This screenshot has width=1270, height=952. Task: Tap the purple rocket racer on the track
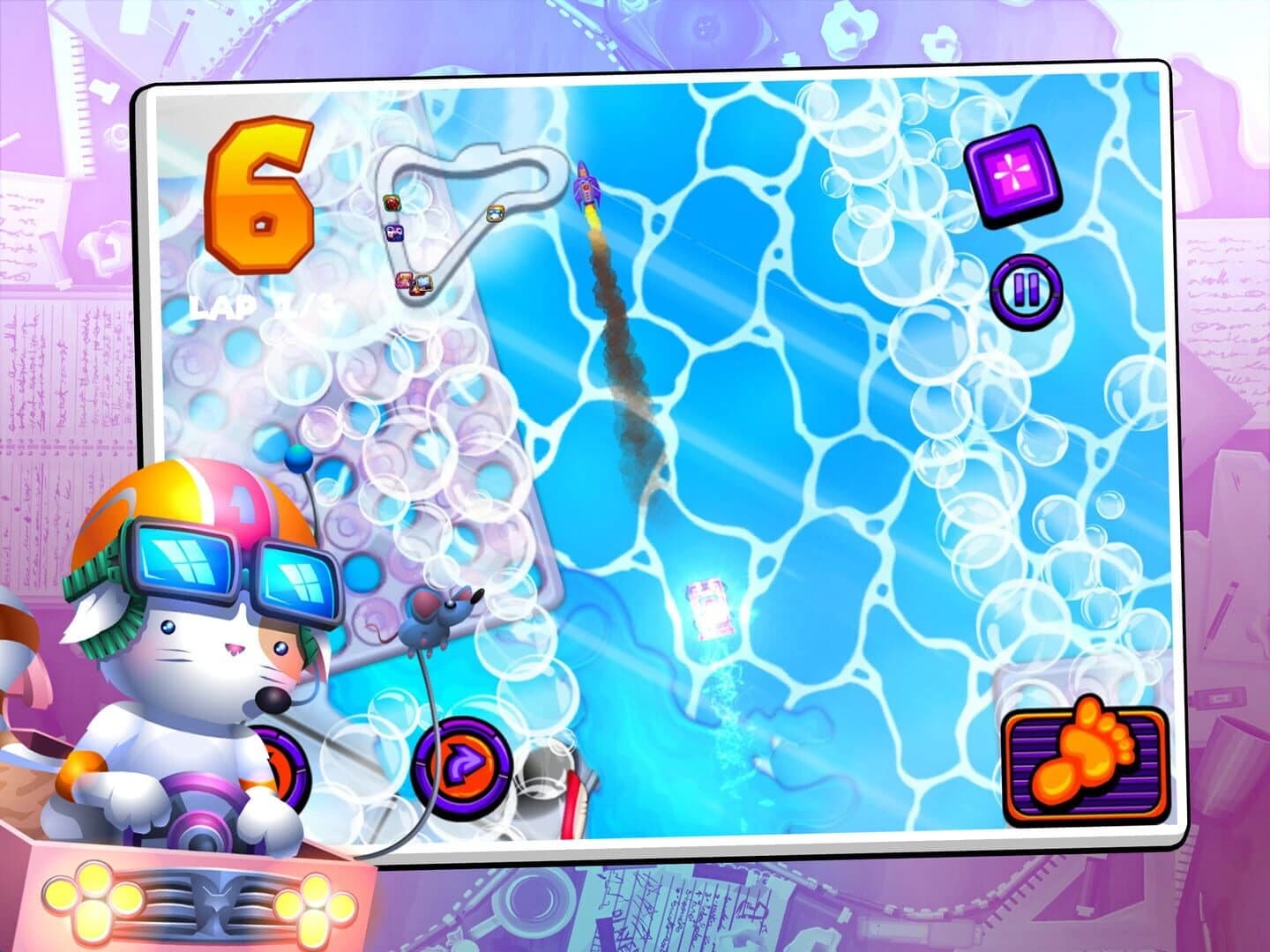(586, 185)
